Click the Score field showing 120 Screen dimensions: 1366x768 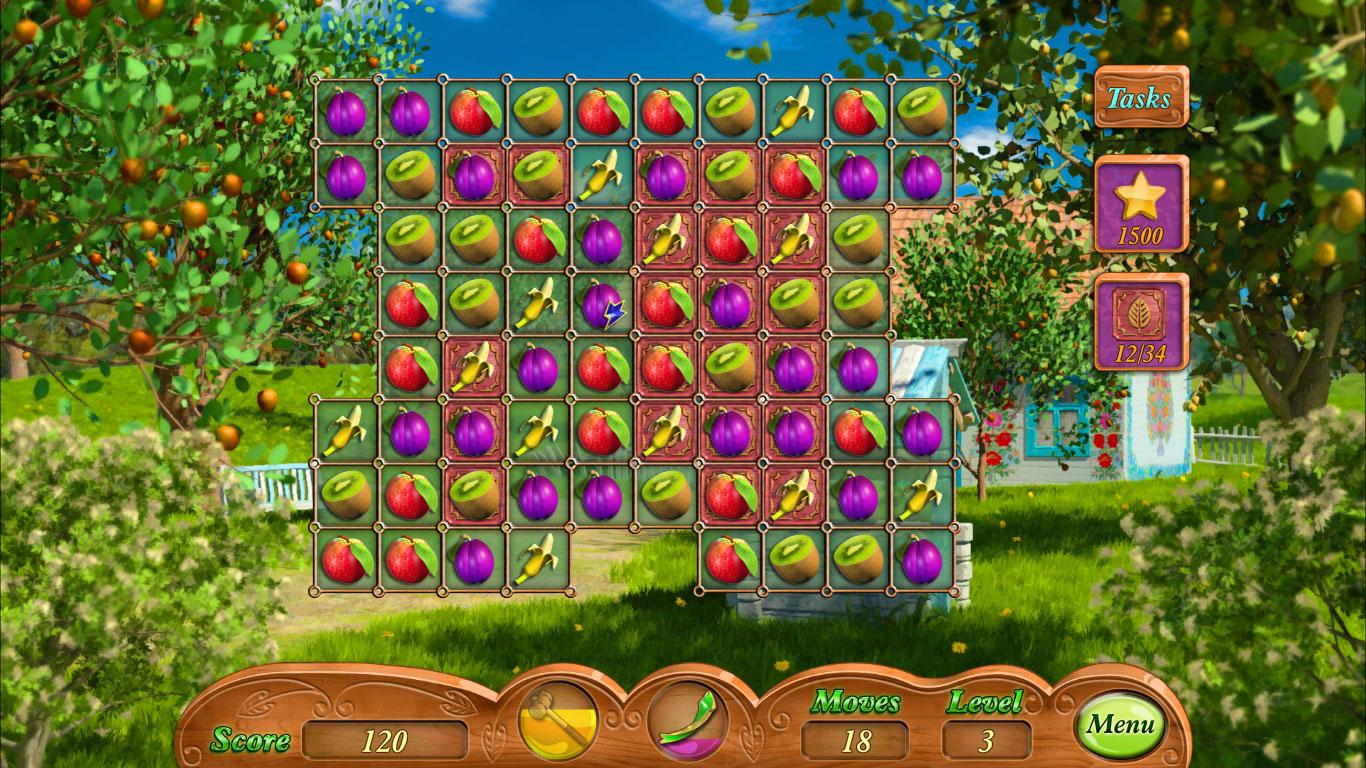click(383, 740)
